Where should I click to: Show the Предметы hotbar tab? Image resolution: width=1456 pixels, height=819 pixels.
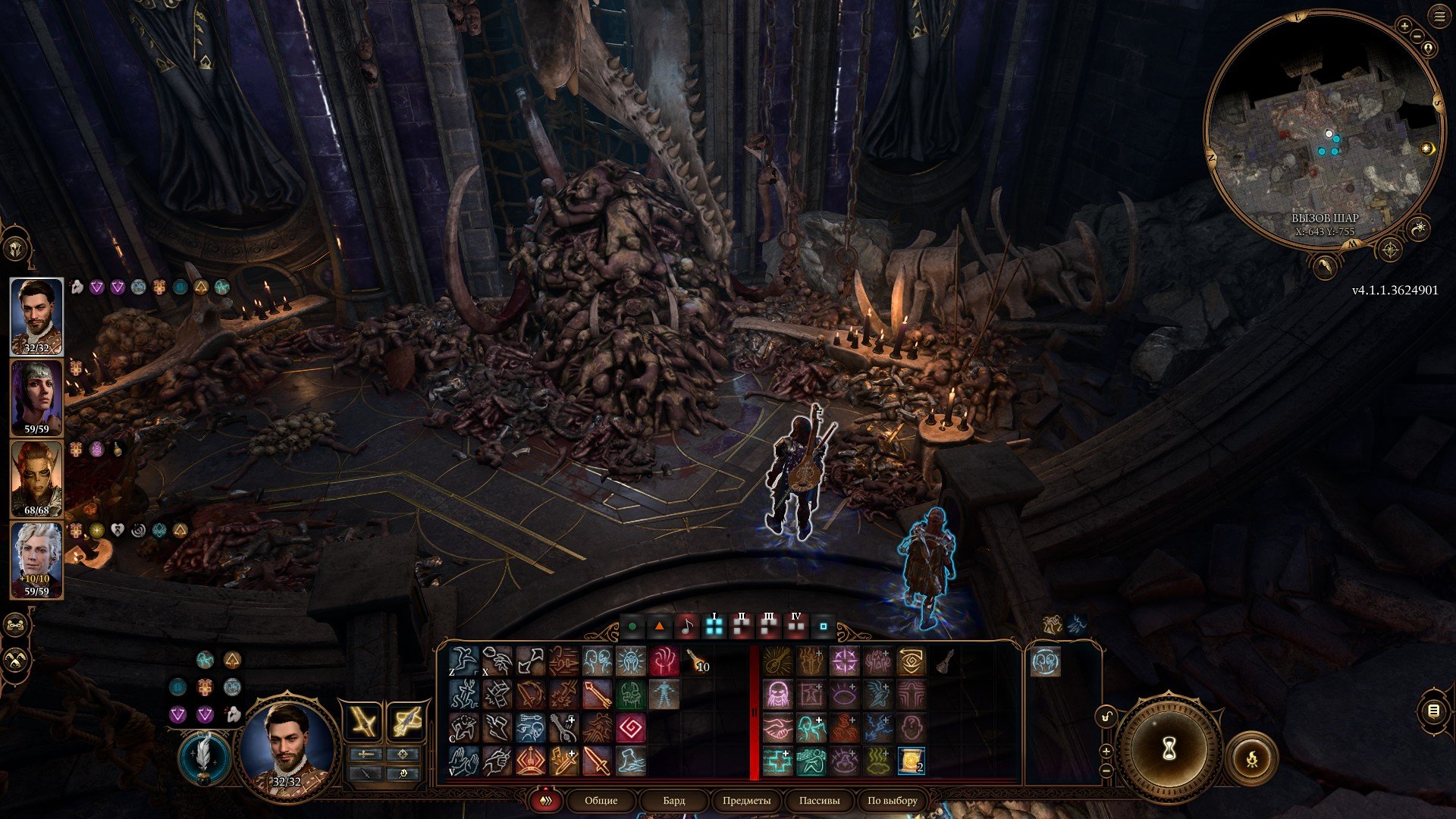click(x=746, y=800)
